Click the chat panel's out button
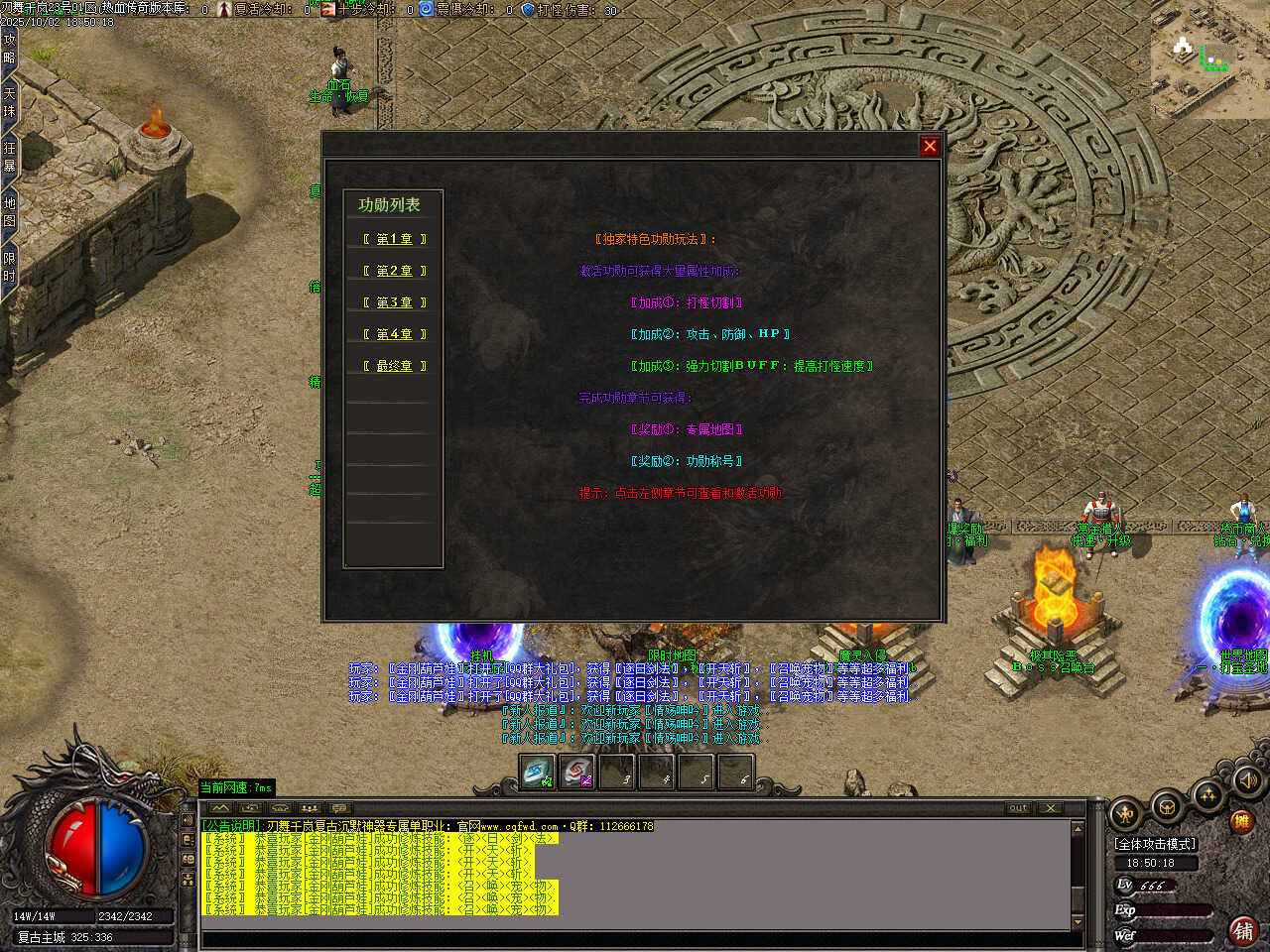This screenshot has height=952, width=1270. [x=1018, y=808]
